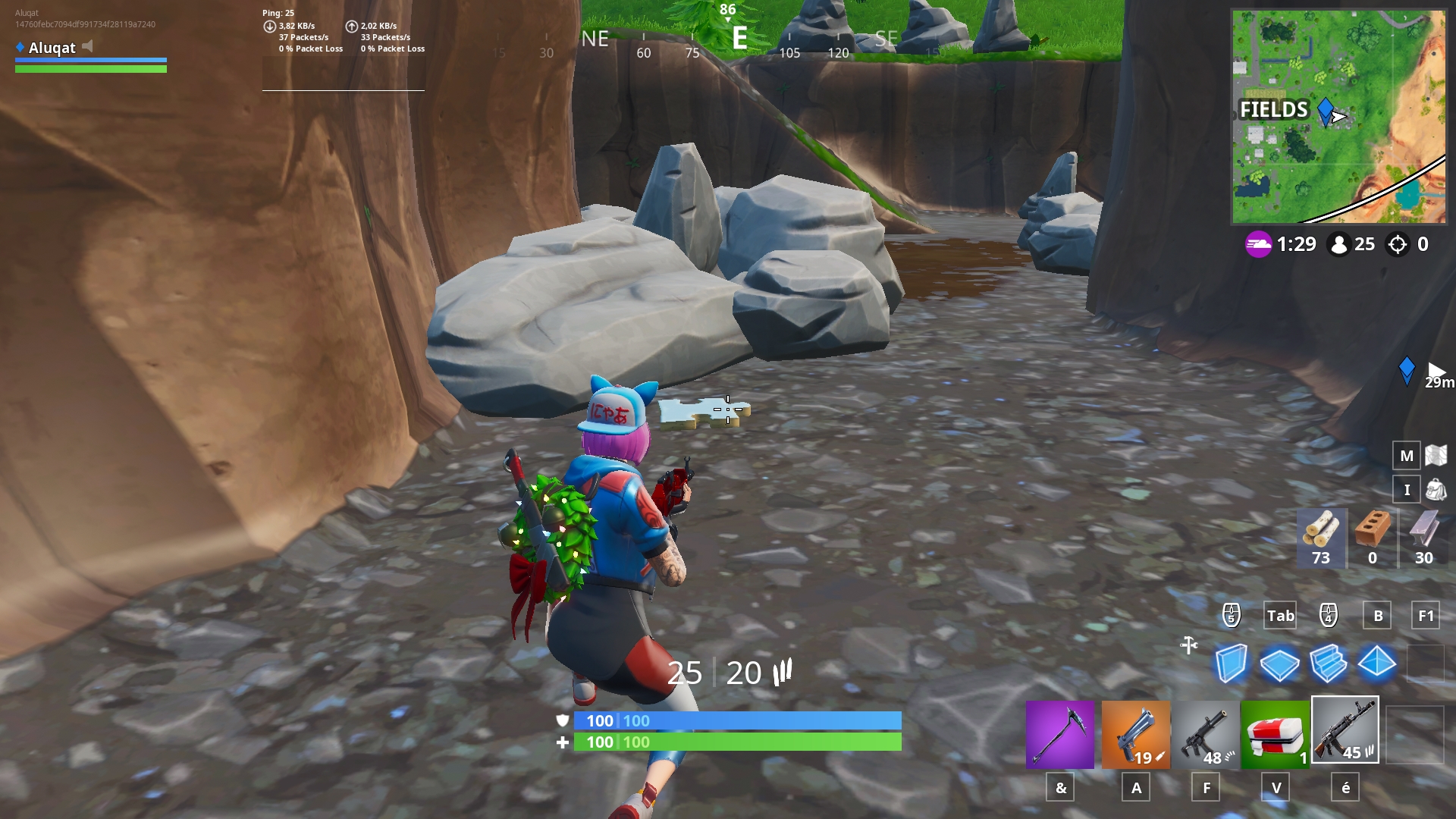
Task: Select the floor build piece icon
Action: click(1282, 664)
